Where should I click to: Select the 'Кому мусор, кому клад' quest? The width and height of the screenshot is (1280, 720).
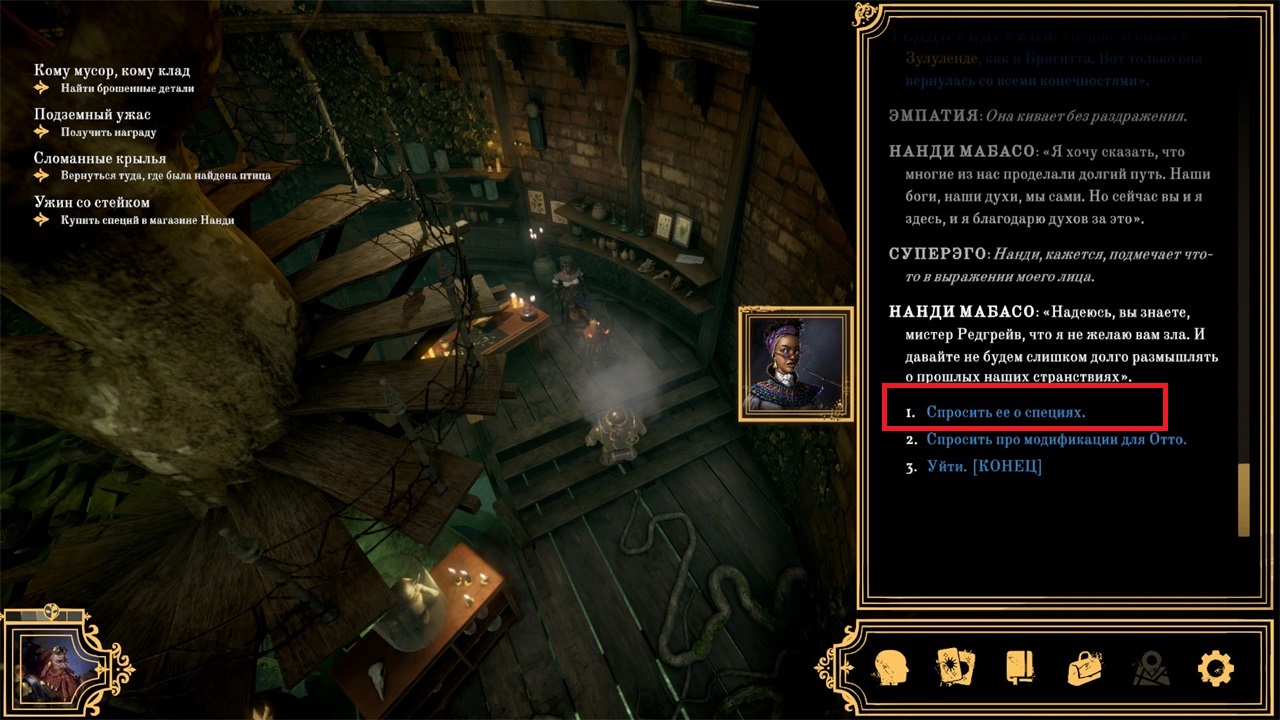111,71
